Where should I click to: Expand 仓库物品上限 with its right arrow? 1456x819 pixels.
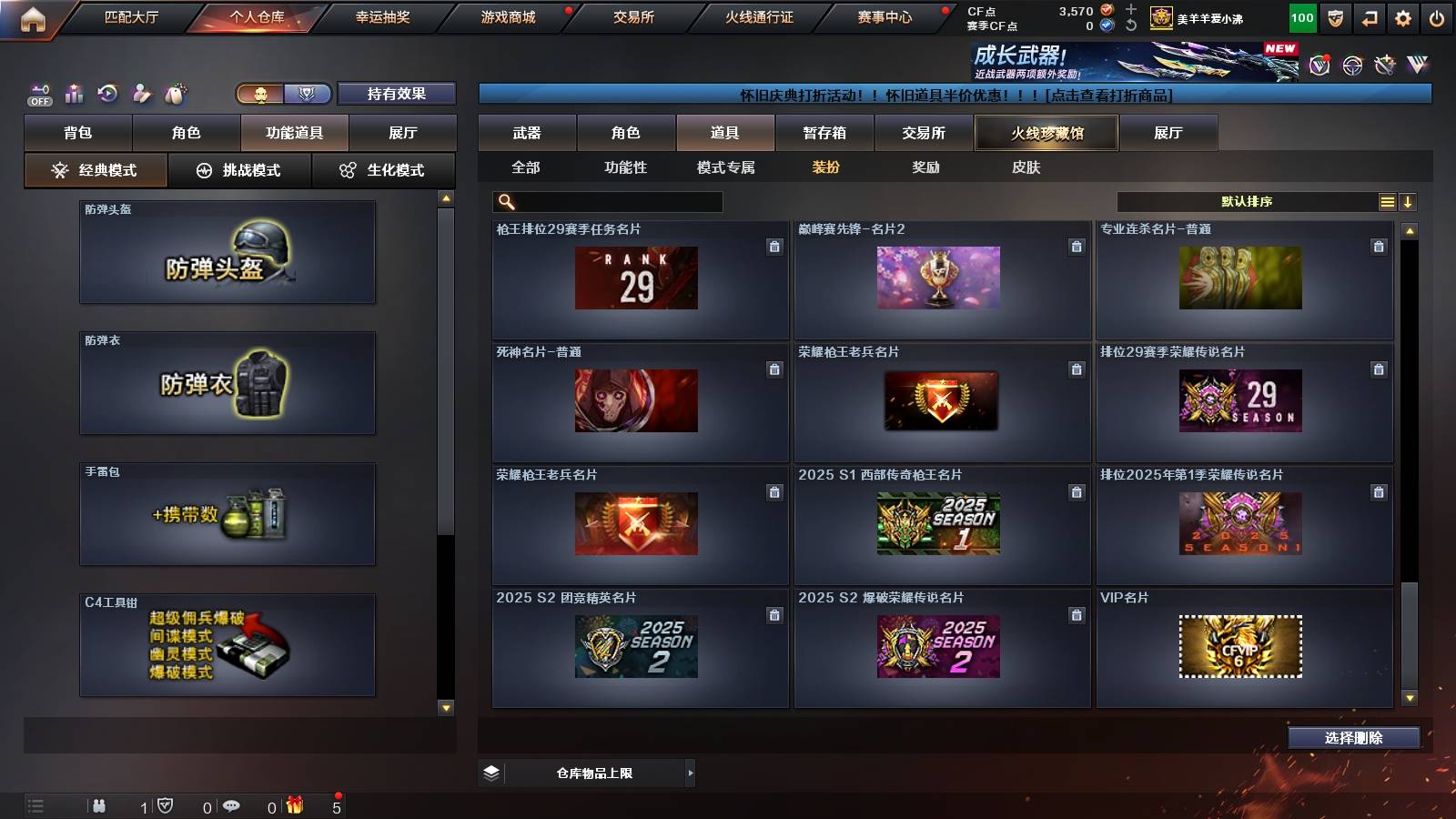[690, 773]
